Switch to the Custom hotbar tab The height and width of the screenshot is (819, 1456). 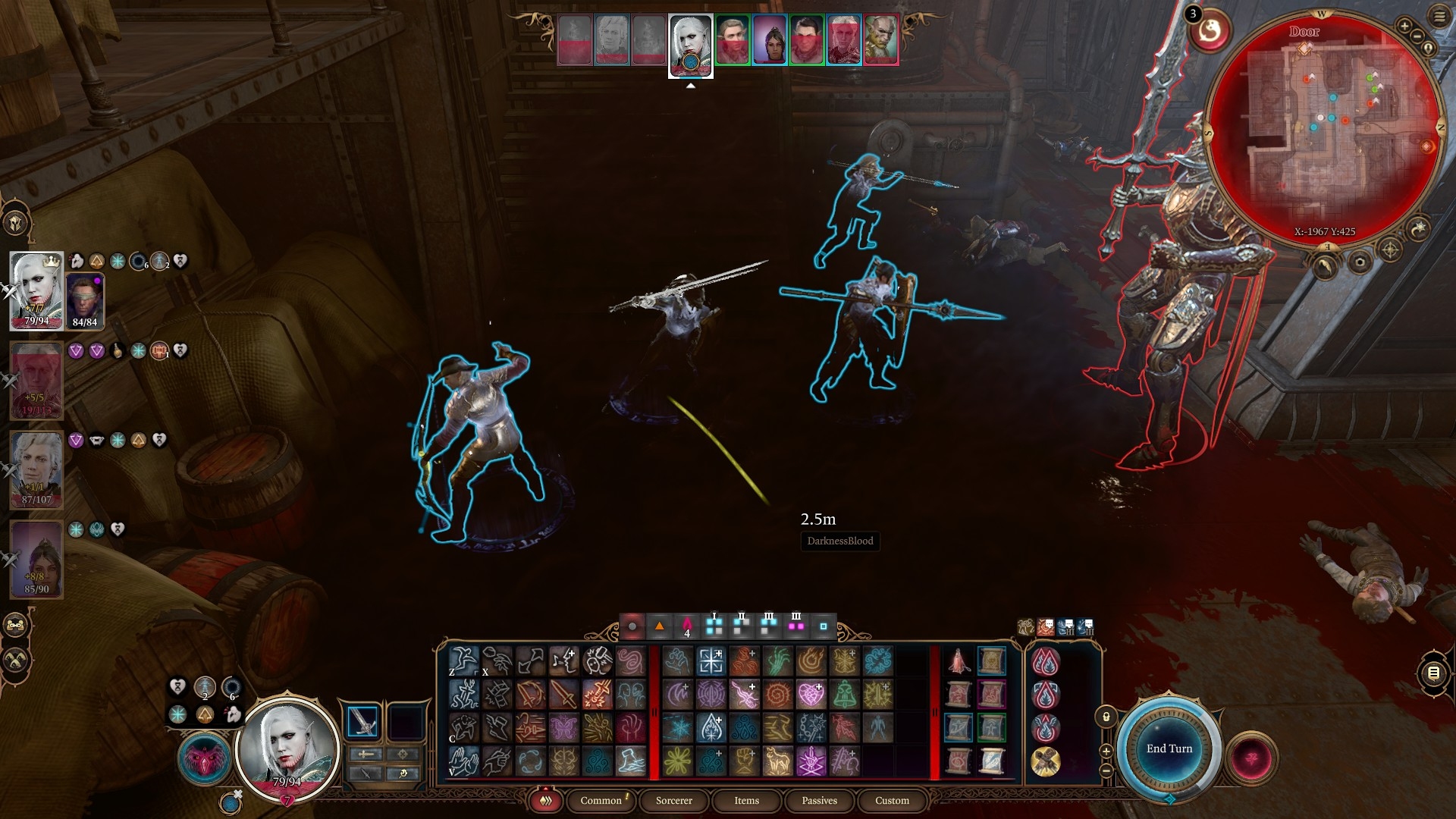pos(892,800)
